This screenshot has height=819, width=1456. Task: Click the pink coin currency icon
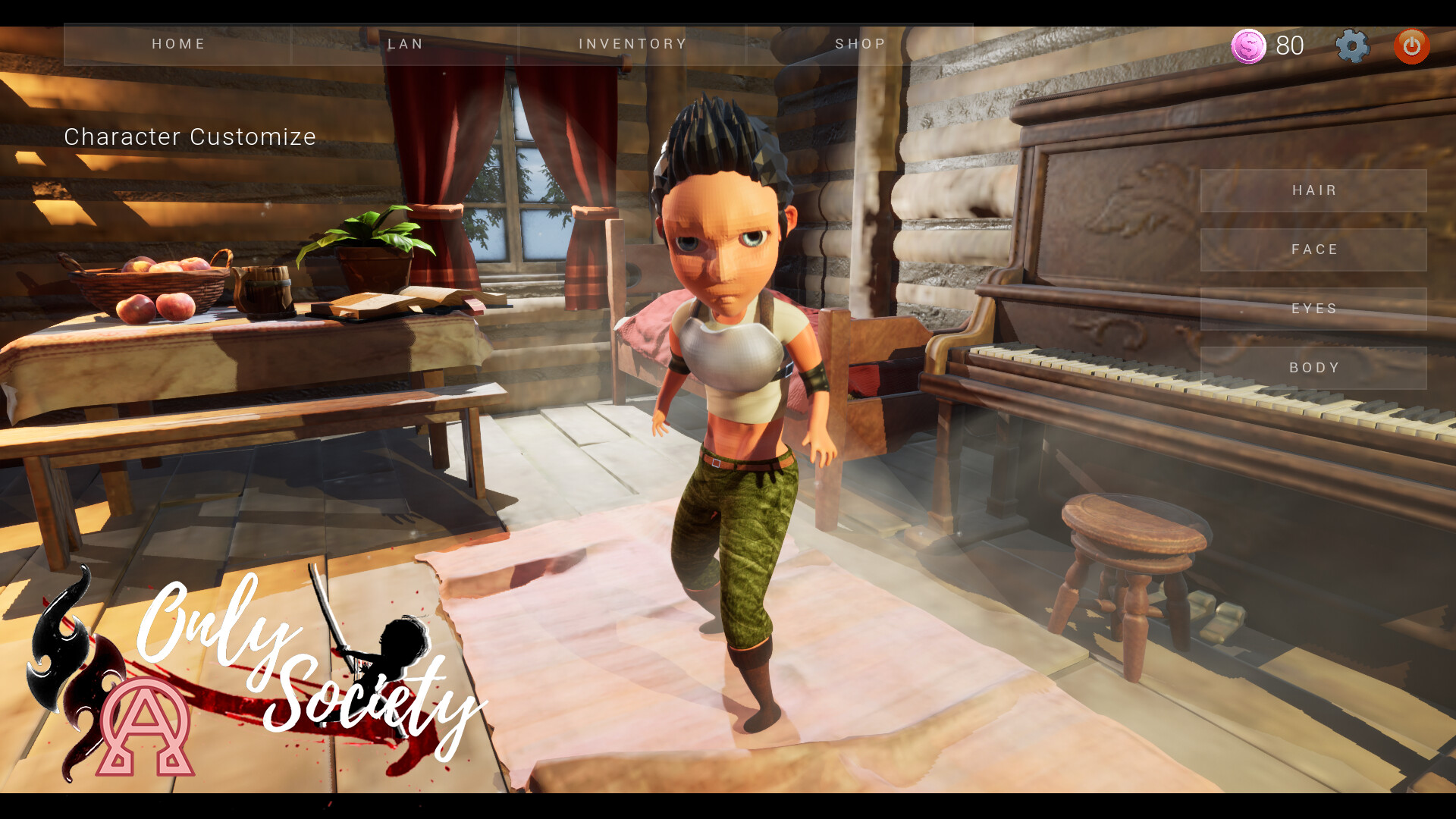point(1248,46)
